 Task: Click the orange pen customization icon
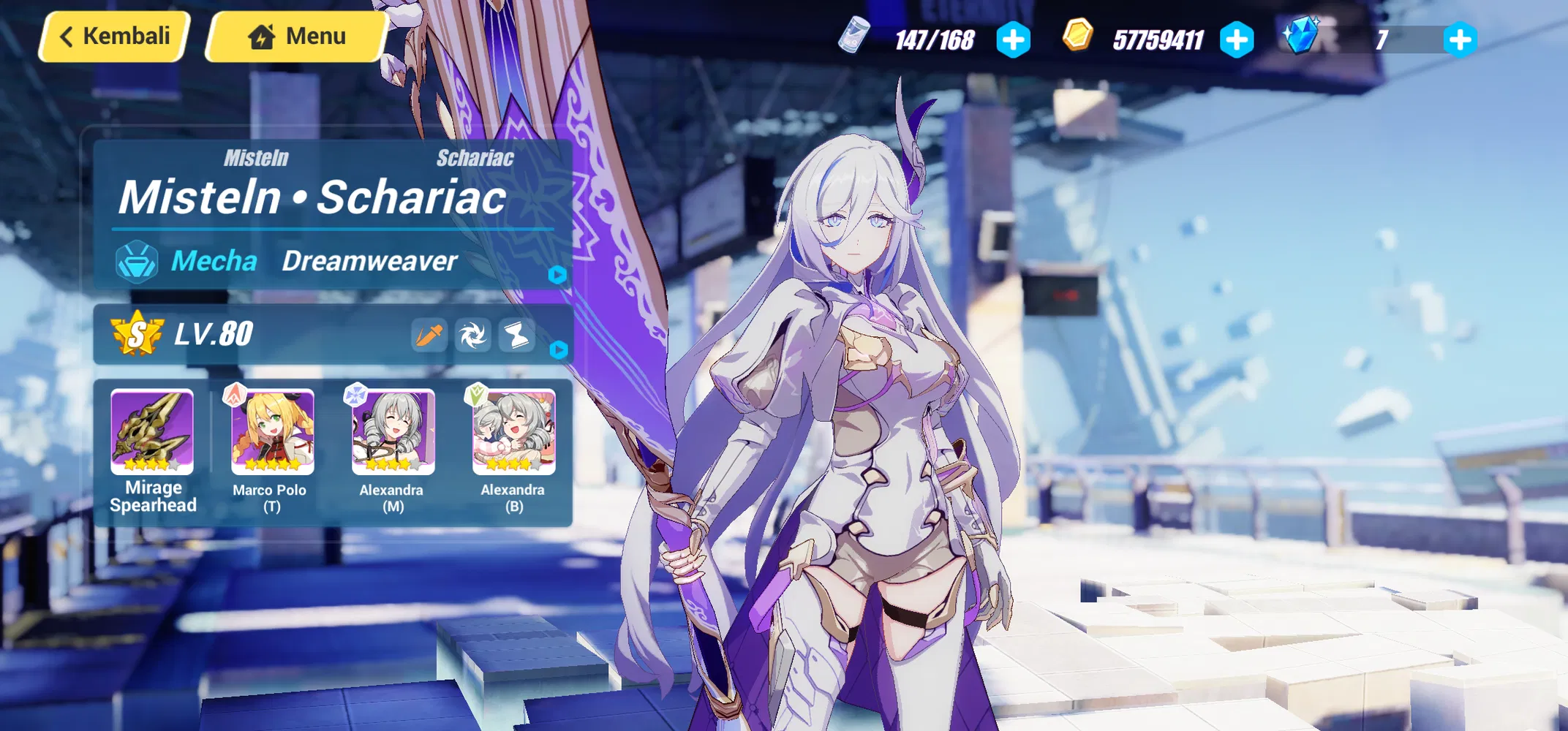tap(430, 335)
